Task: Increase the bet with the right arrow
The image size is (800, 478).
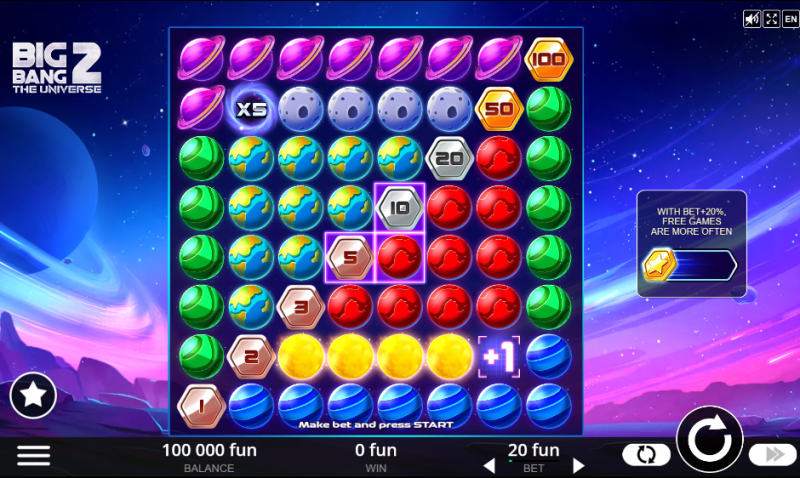Action: (578, 465)
